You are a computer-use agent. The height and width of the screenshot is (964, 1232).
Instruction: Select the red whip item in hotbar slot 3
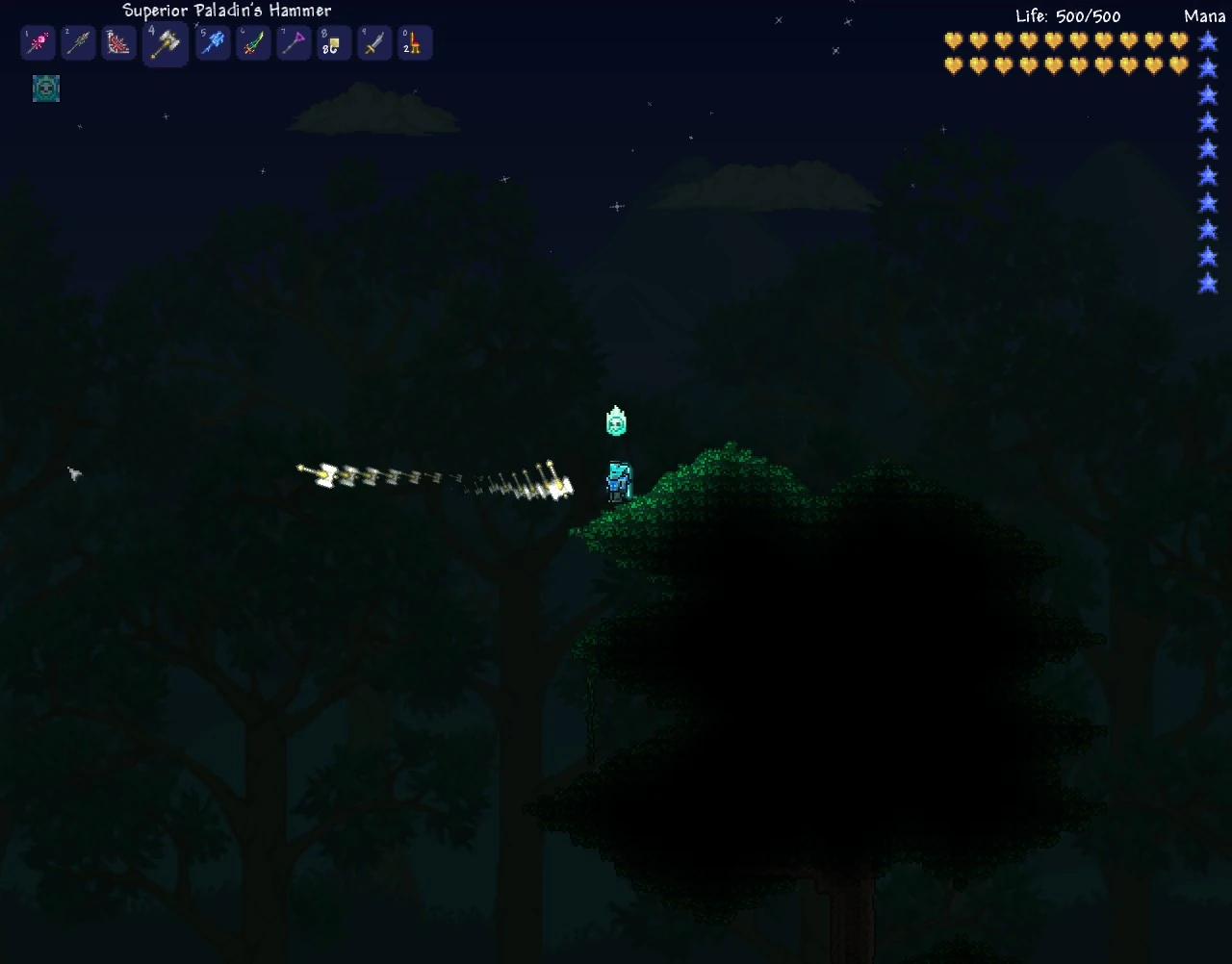pyautogui.click(x=118, y=42)
